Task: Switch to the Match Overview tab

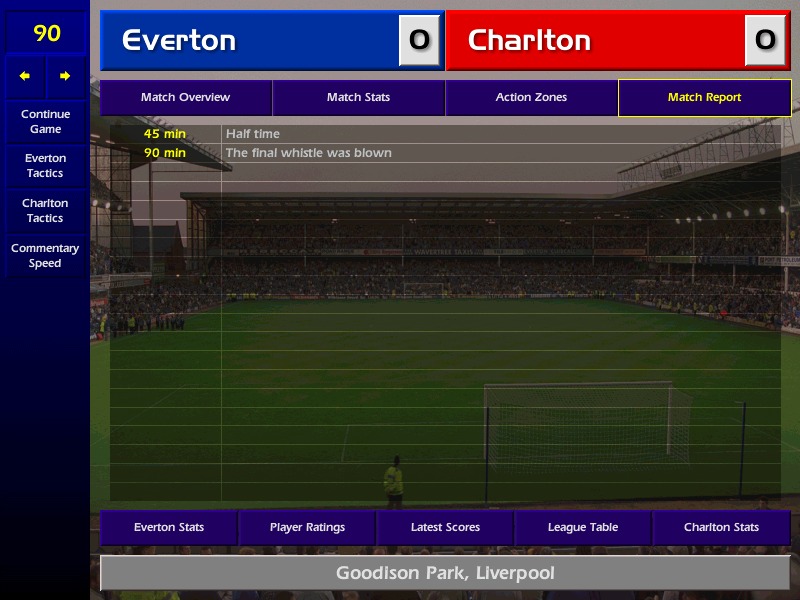Action: (x=185, y=98)
